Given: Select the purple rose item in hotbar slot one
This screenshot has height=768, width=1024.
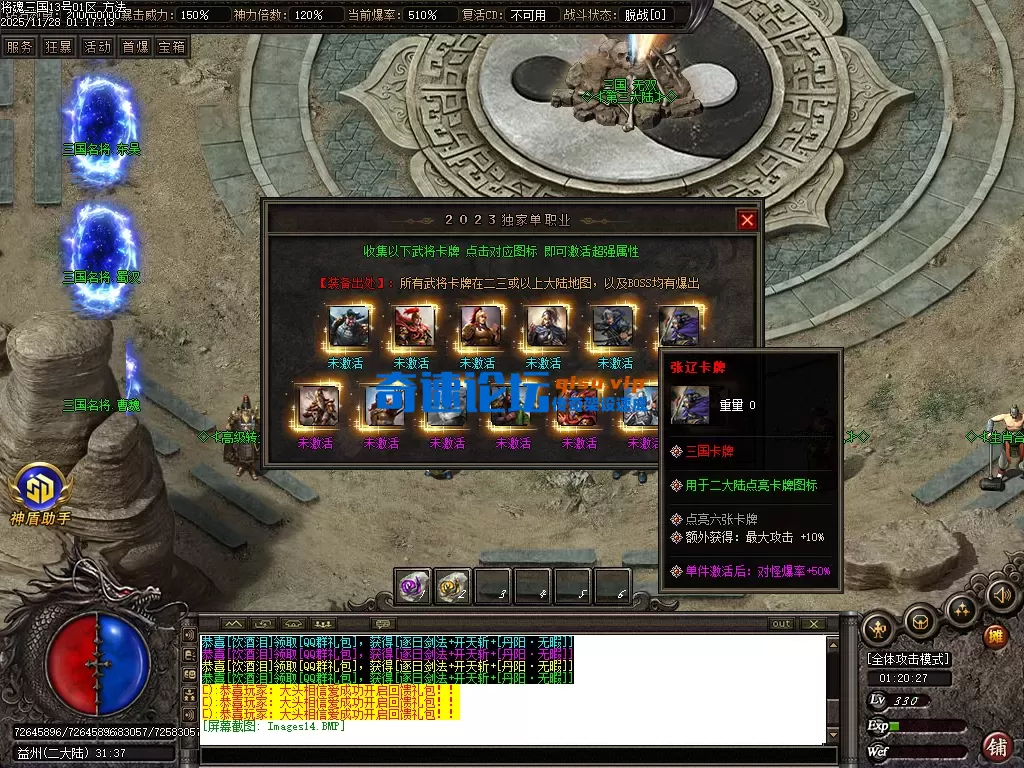Looking at the screenshot, I should [413, 588].
